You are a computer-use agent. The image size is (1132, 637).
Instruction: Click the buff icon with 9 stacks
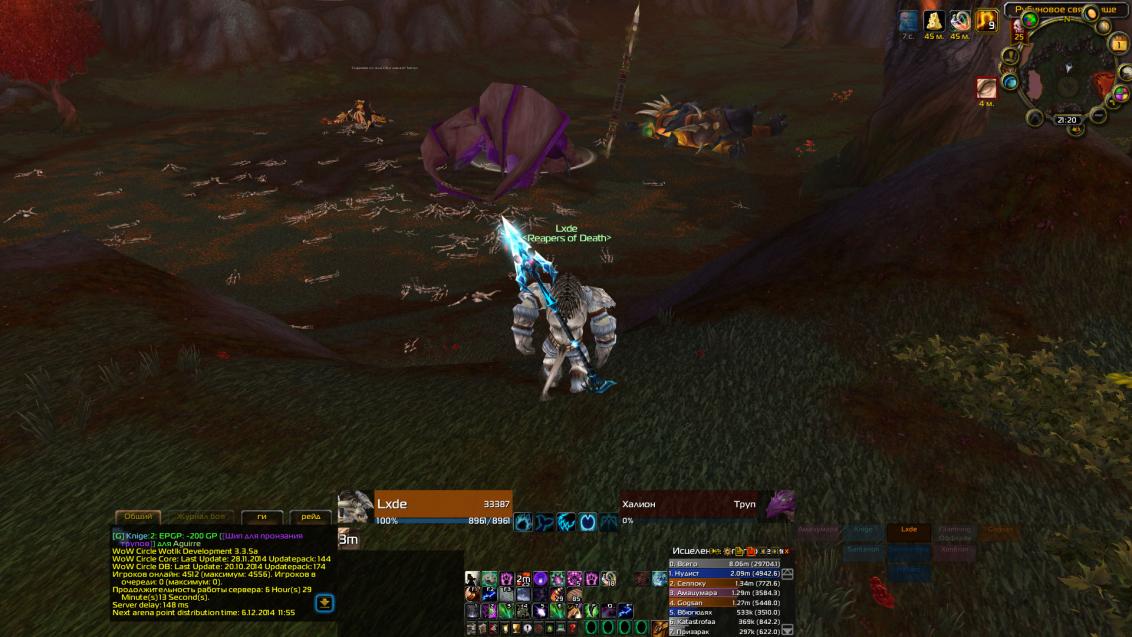pos(986,21)
